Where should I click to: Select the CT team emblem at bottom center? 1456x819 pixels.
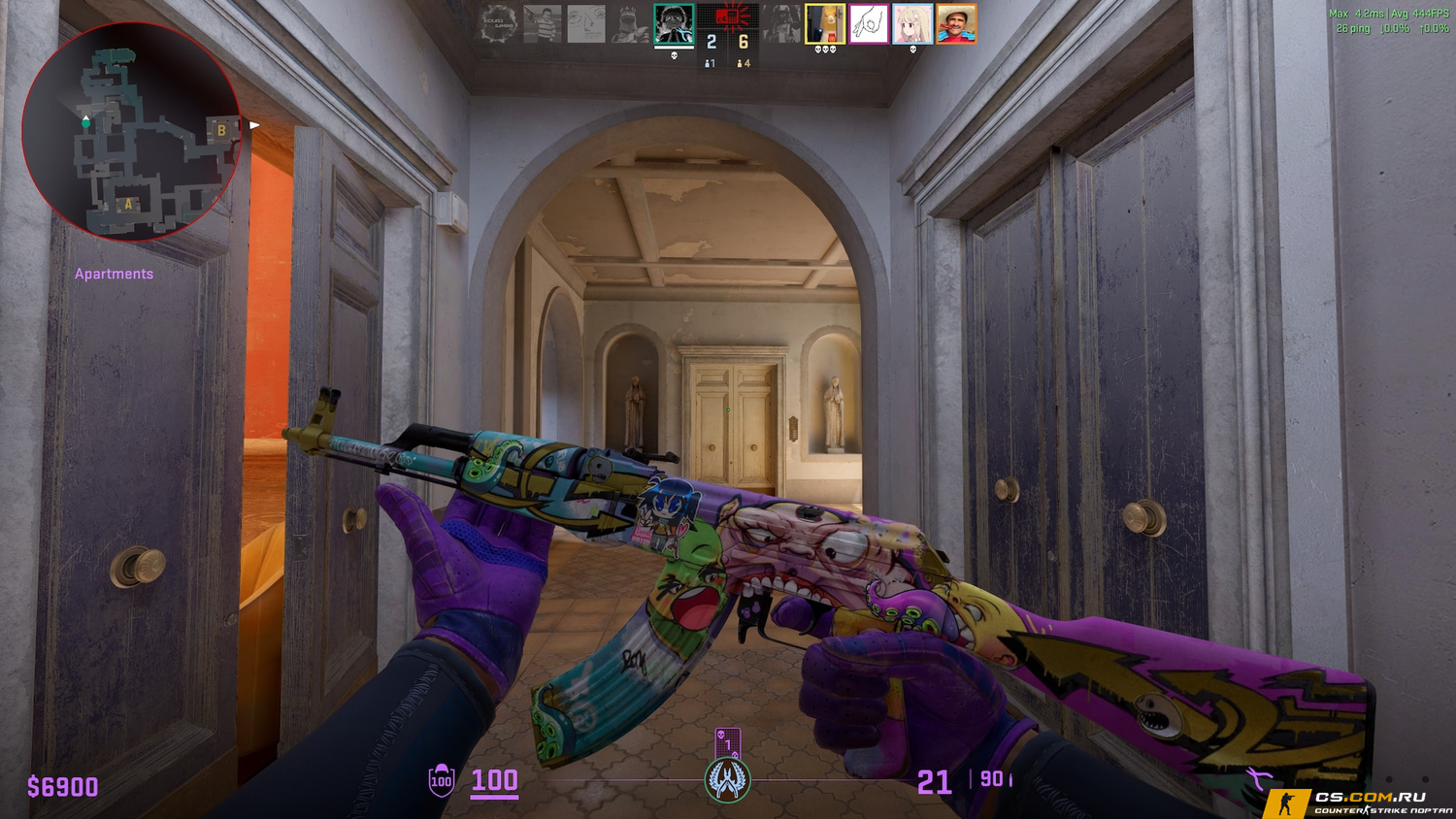727,780
